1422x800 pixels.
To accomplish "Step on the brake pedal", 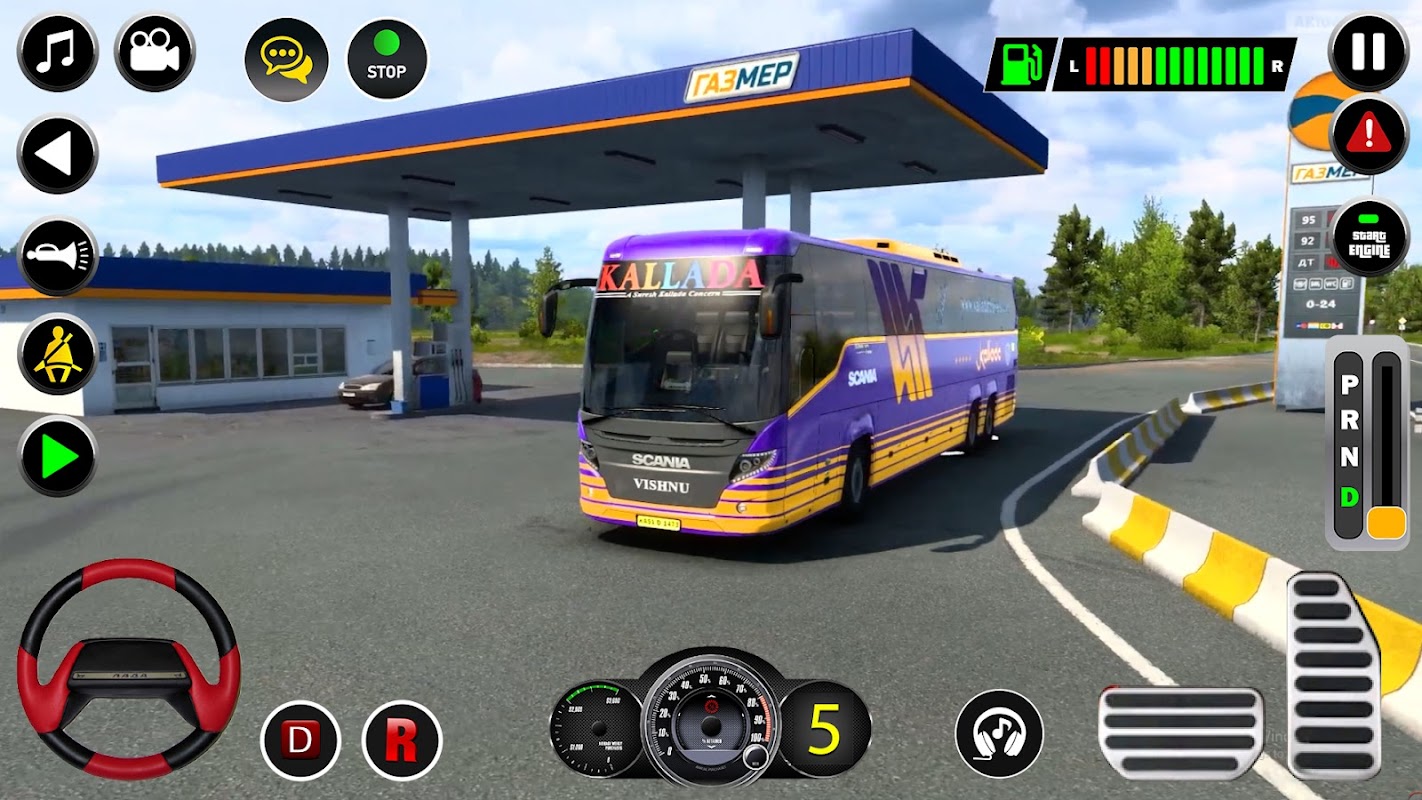I will click(1180, 733).
